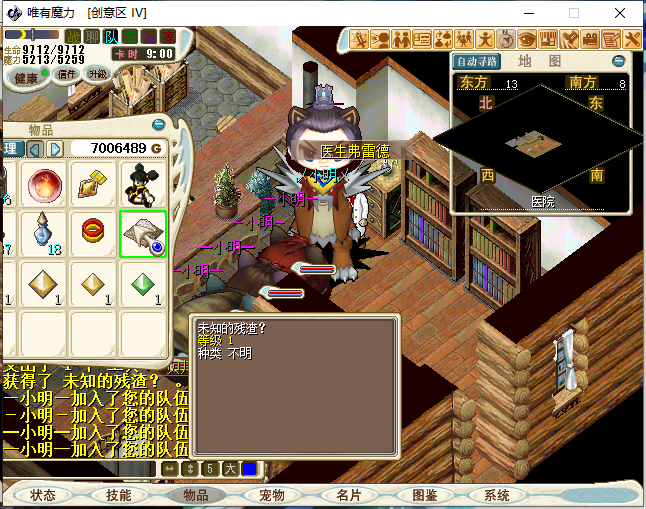Viewport: 646px width, 509px height.
Task: Maximize the game window
Action: [574, 13]
